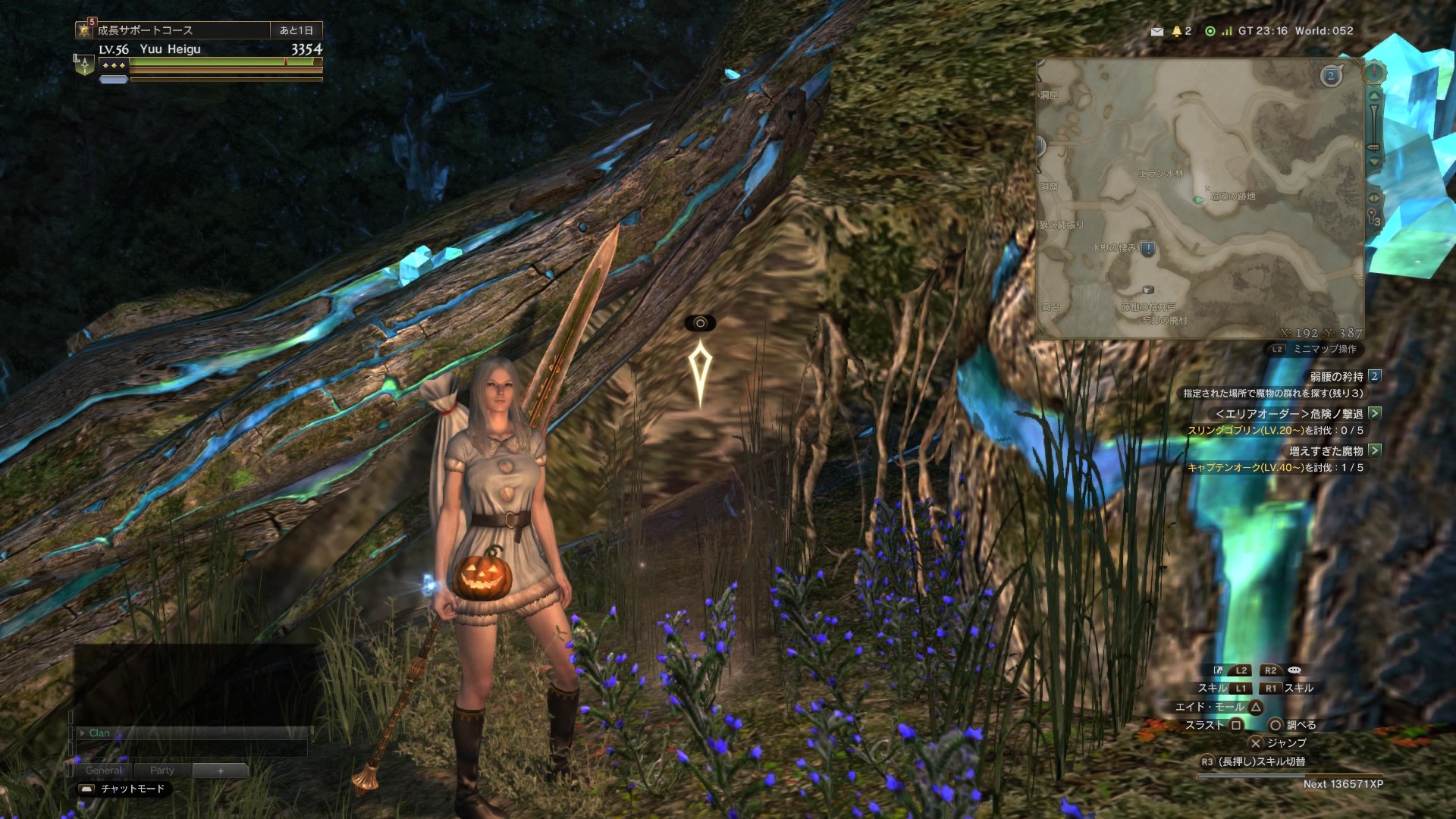This screenshot has height=819, width=1456.
Task: Switch to the Party chat tab
Action: pos(162,770)
